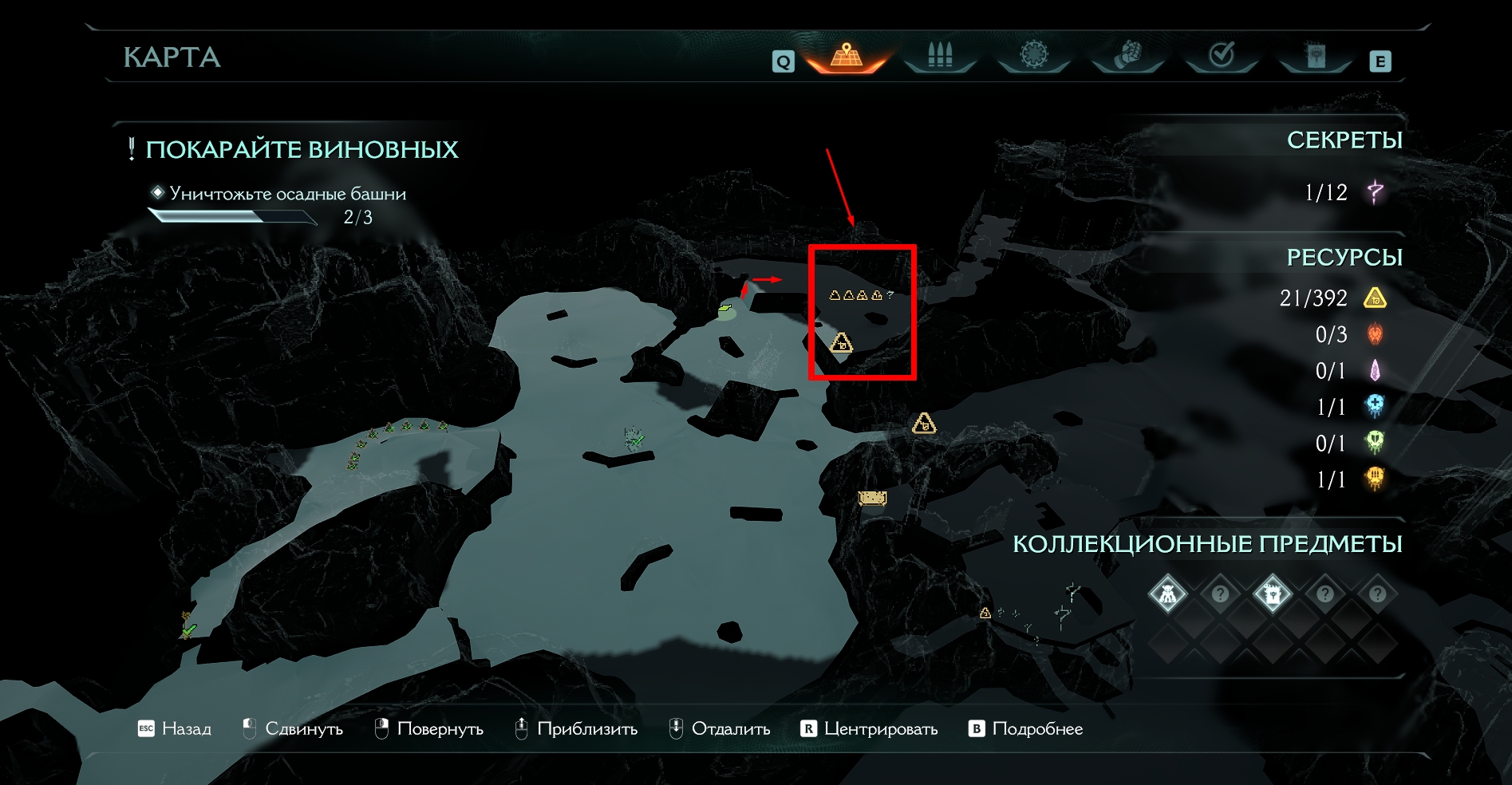Open the checkmark objectives tab
Screen dimensions: 1512x785
(1222, 55)
